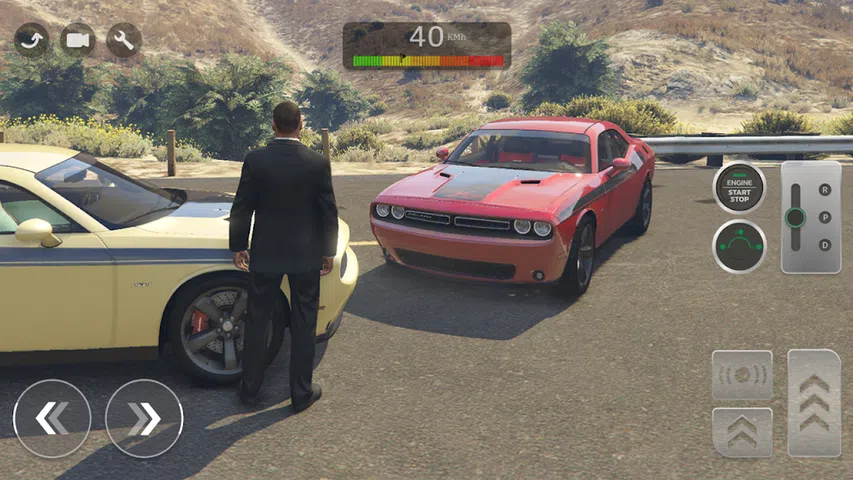Select the P gear on the shifter
853x480 pixels.
coord(825,217)
